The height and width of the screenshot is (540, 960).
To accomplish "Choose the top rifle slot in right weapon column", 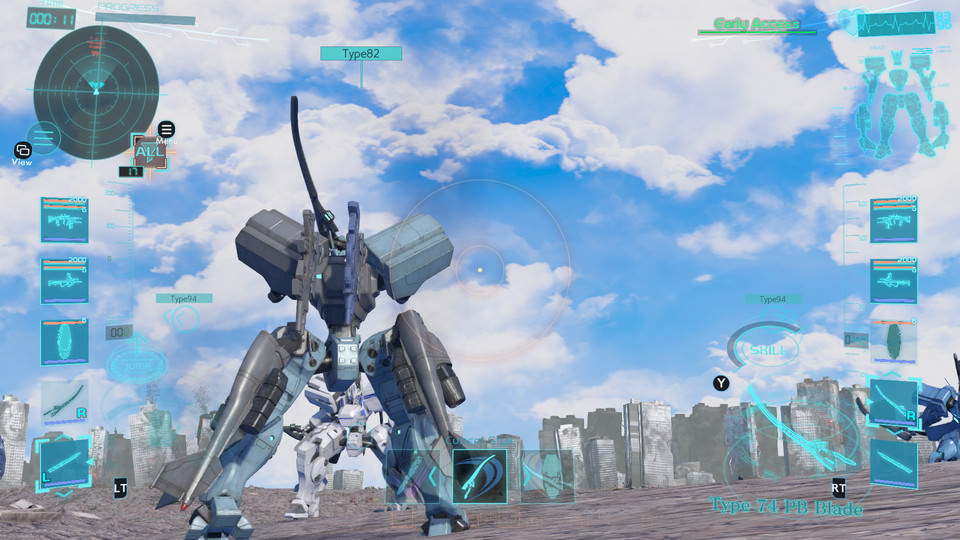I will point(893,220).
